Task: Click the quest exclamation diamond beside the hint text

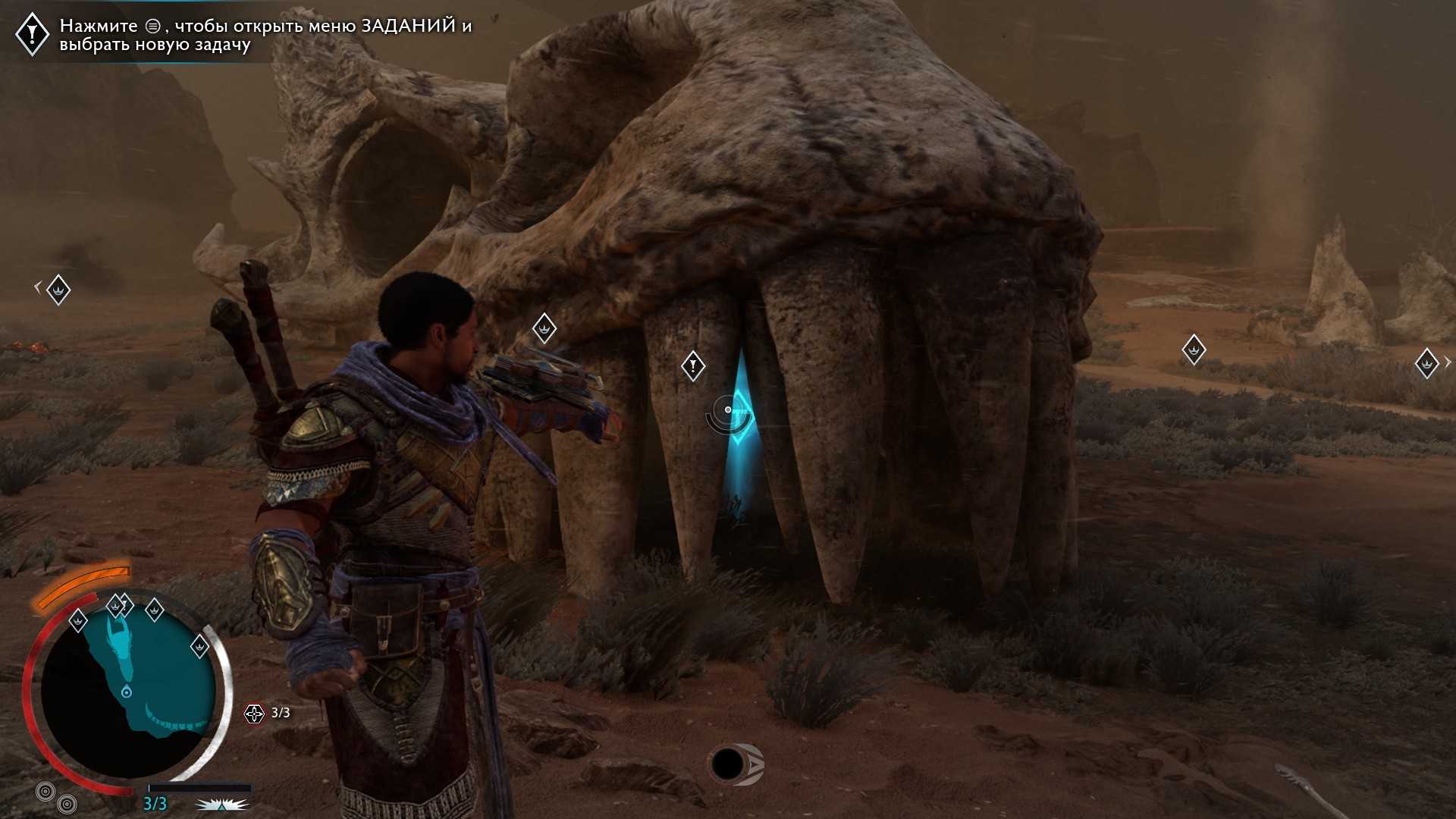Action: pyautogui.click(x=33, y=33)
